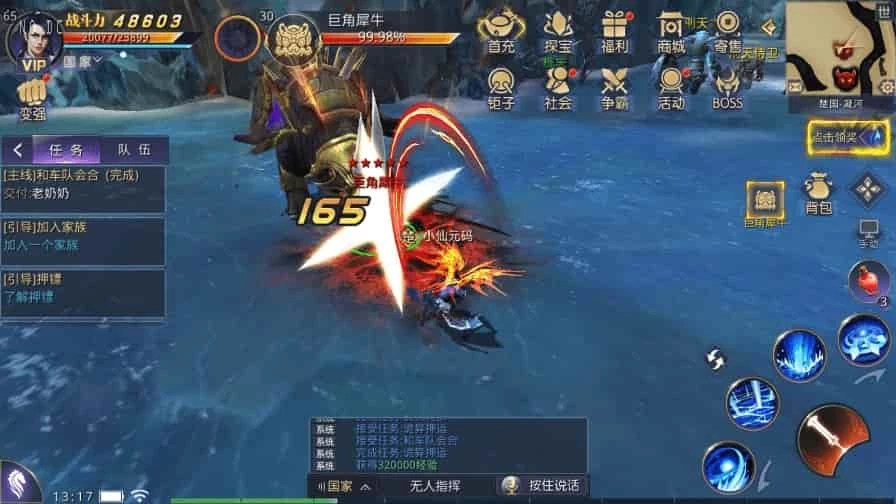The height and width of the screenshot is (504, 896).
Task: Open the 探宝 treasure hunt icon
Action: (558, 31)
